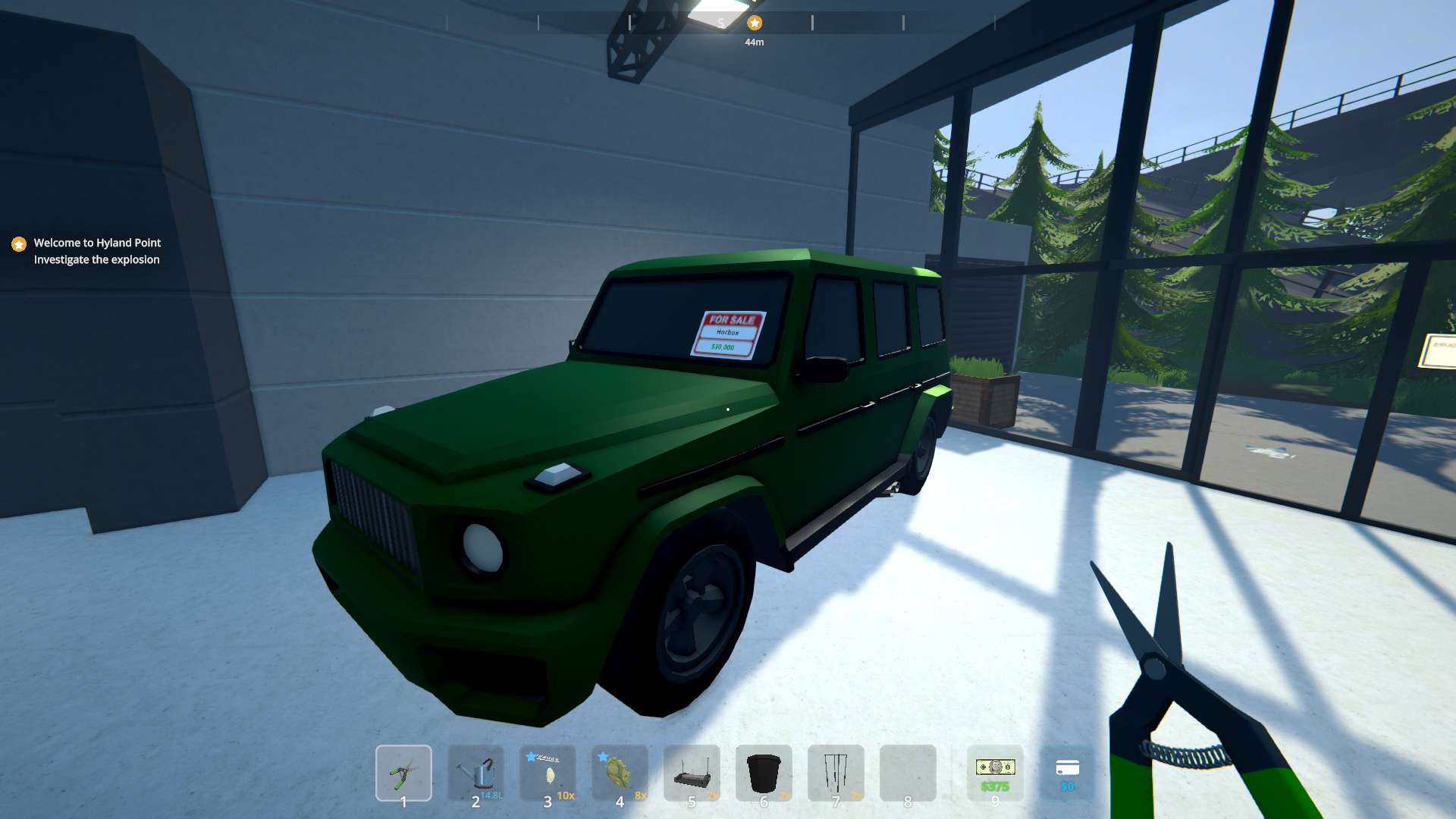Select the trimmers in hotbar slot 1
The image size is (1456, 819).
(x=403, y=773)
